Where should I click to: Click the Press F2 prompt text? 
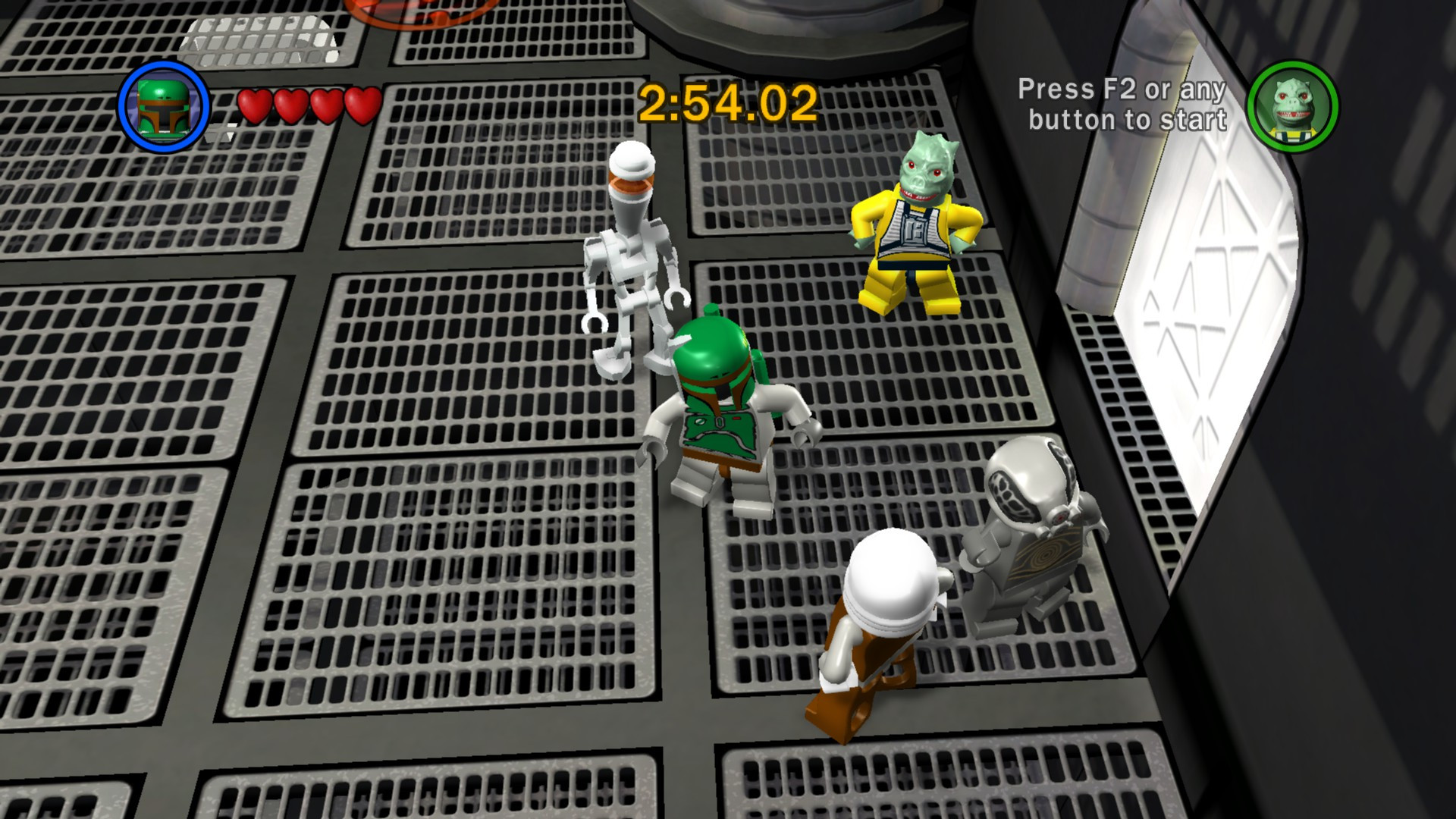[1122, 106]
